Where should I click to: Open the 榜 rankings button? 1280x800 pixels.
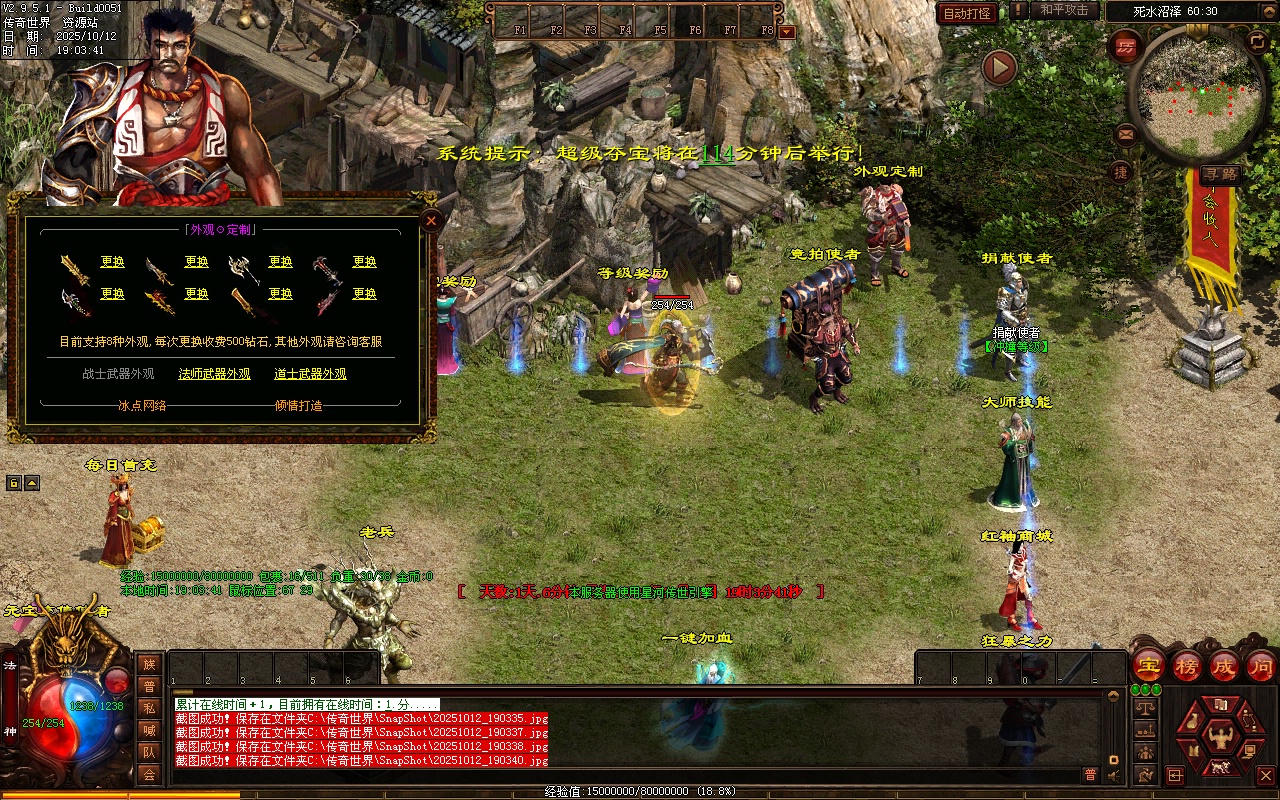pyautogui.click(x=1187, y=665)
